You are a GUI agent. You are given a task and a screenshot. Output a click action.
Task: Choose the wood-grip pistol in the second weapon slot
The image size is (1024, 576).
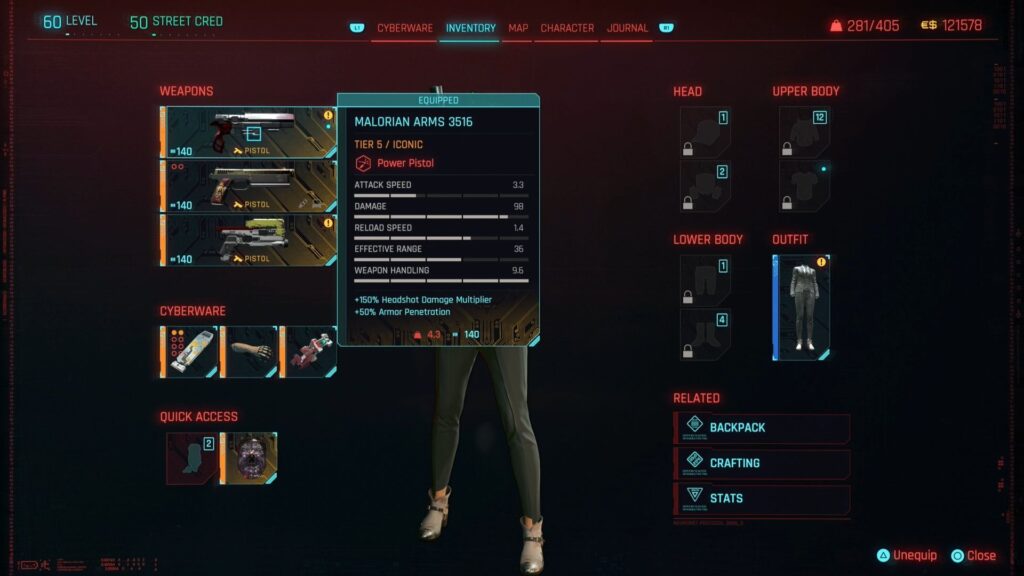(248, 185)
